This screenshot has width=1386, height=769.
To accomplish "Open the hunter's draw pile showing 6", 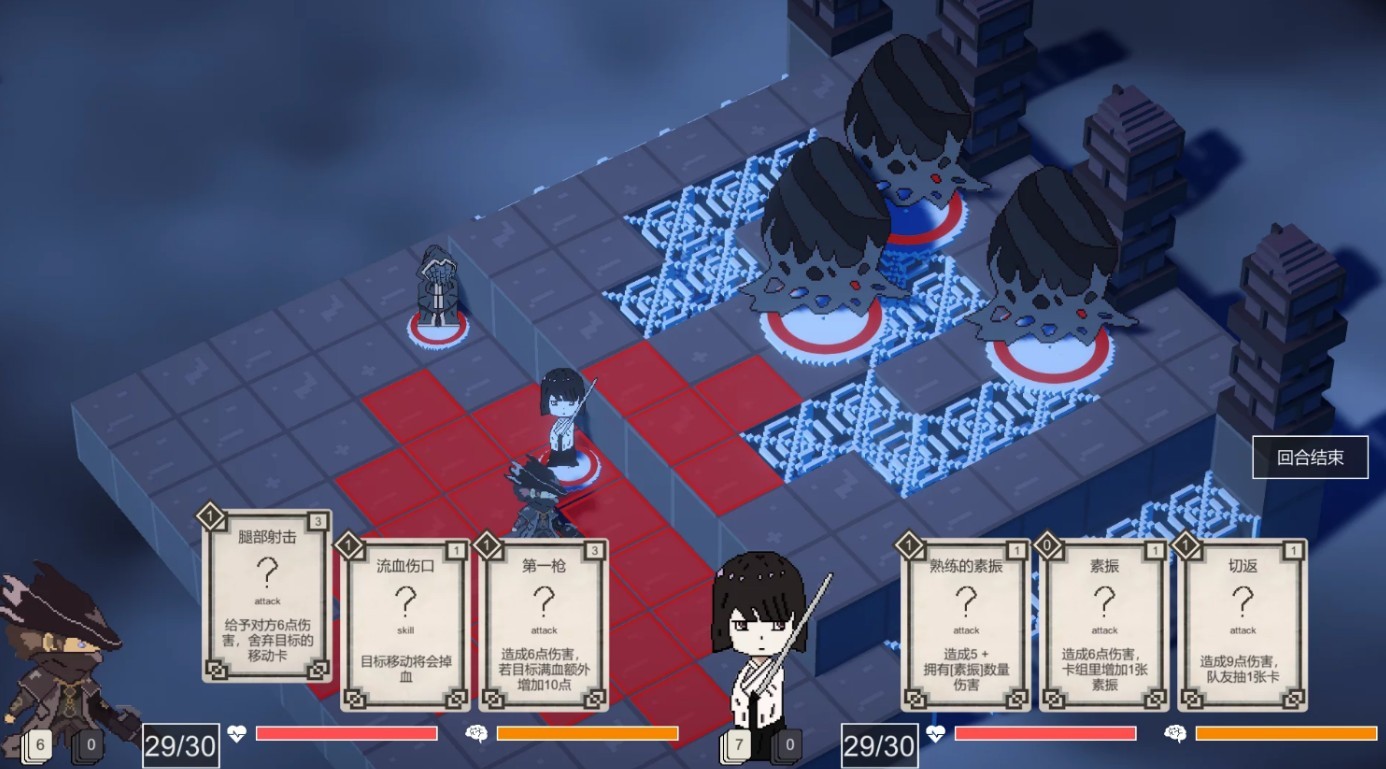I will [x=38, y=745].
